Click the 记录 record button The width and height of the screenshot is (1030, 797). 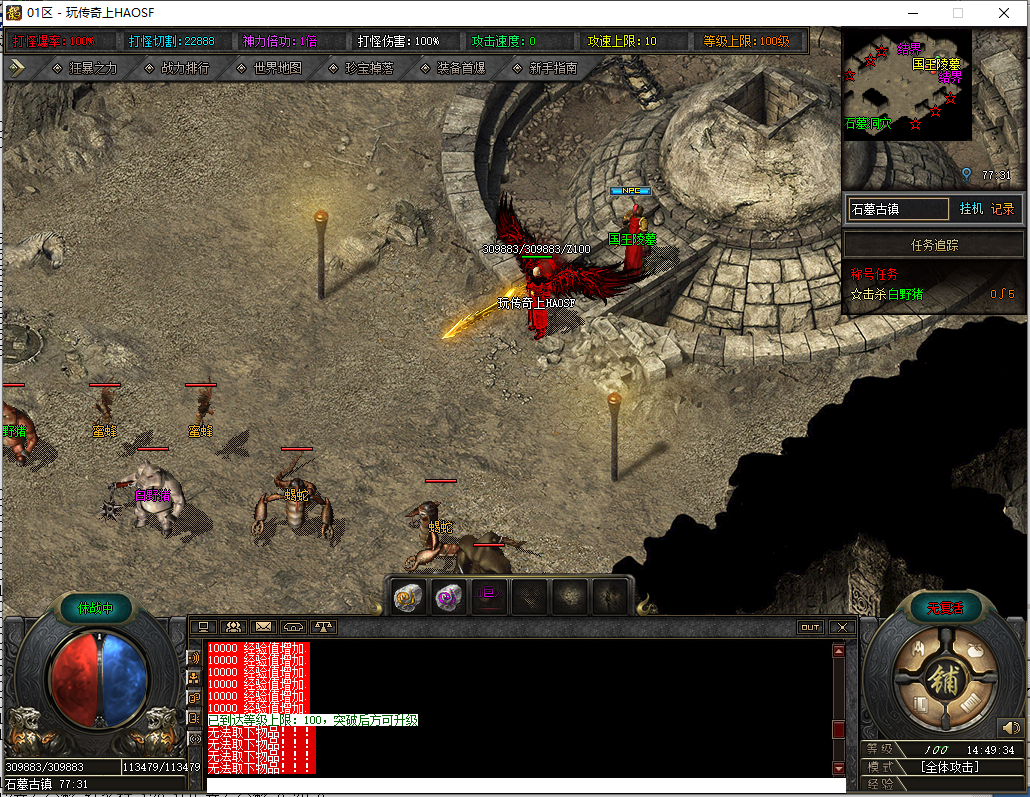pos(1002,209)
